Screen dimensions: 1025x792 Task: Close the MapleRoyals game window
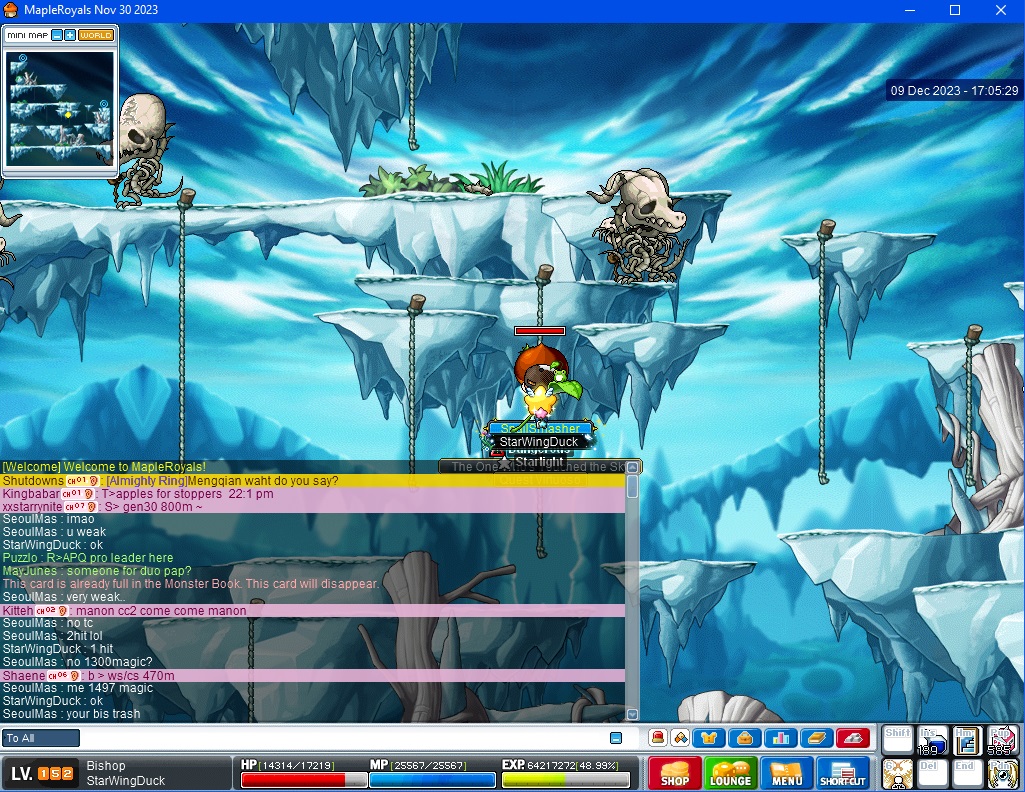[1001, 10]
